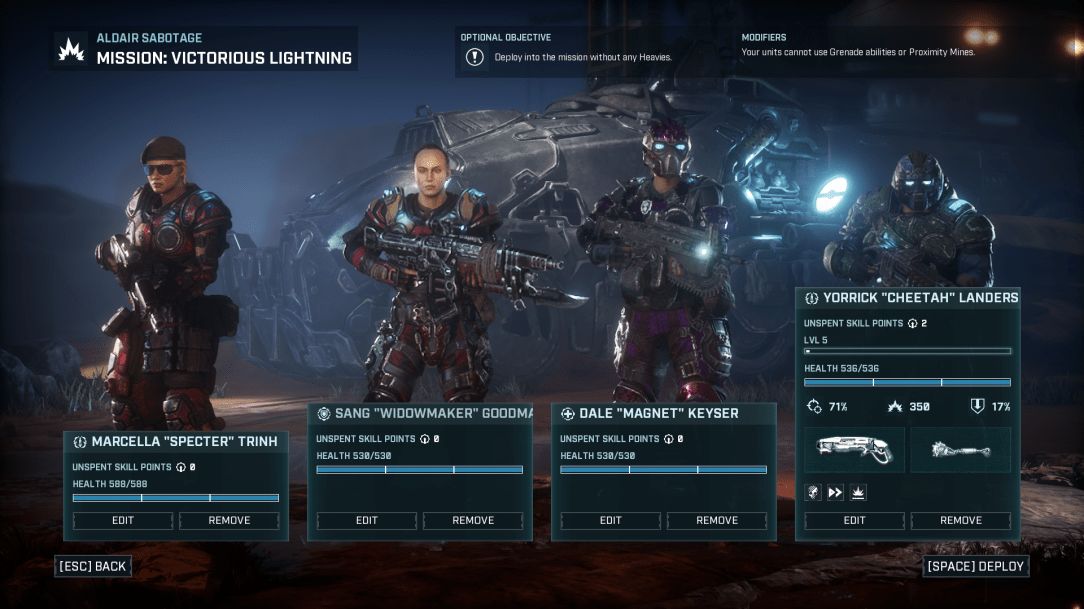The image size is (1084, 609).
Task: Select Yorrick's shotgun weapon slot
Action: [x=855, y=450]
